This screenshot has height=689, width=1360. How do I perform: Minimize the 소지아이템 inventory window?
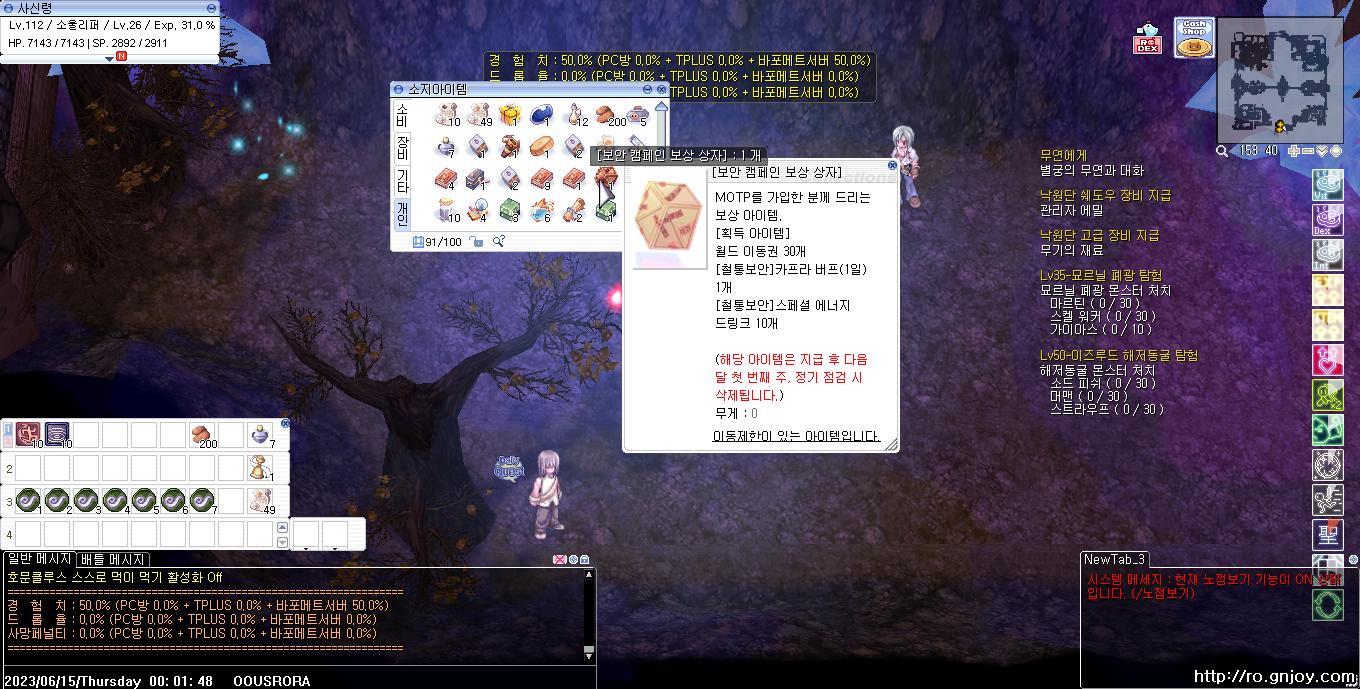pos(648,89)
